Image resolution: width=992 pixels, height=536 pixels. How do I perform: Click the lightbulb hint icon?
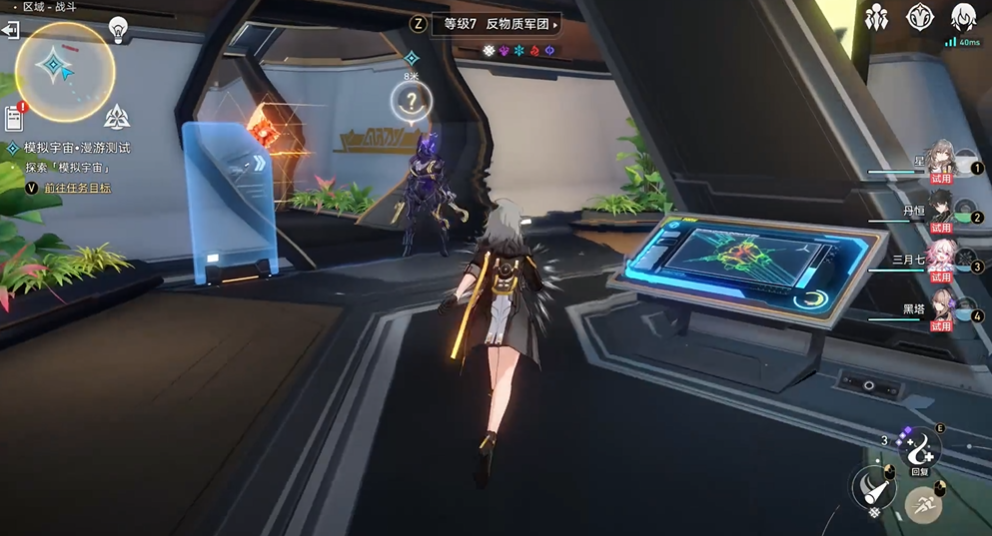(x=119, y=30)
